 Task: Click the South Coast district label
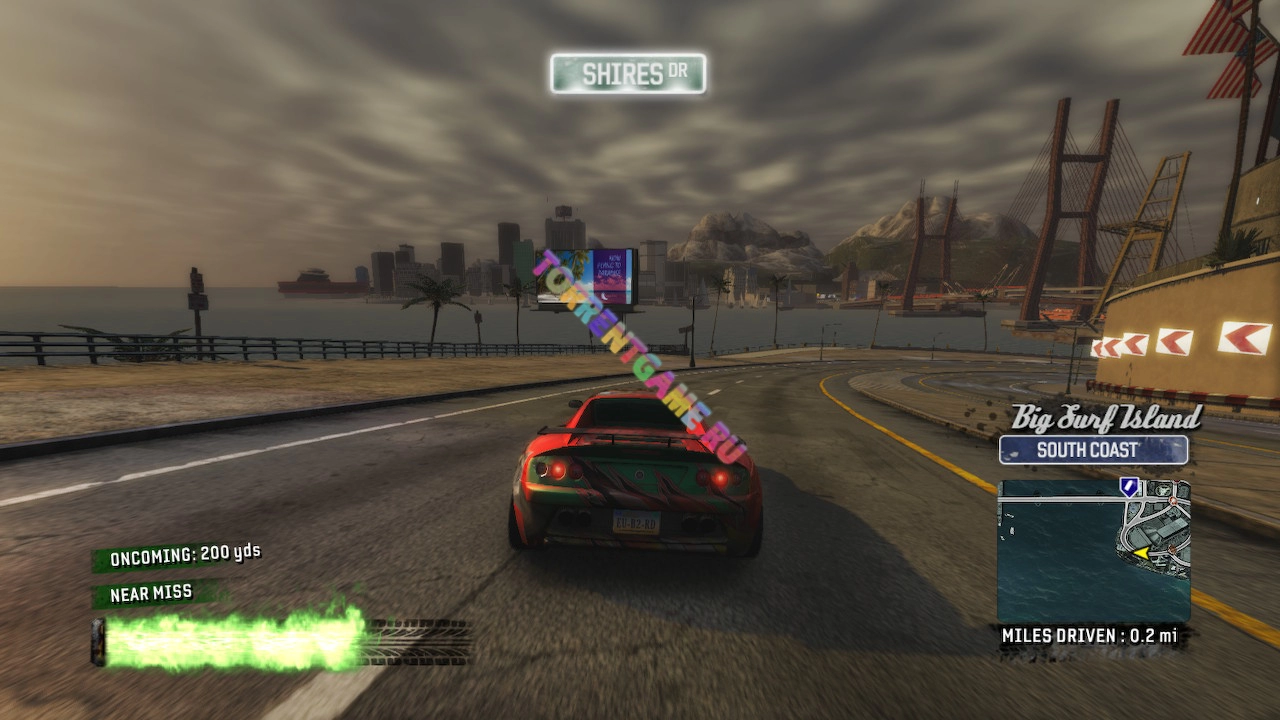pos(1093,450)
